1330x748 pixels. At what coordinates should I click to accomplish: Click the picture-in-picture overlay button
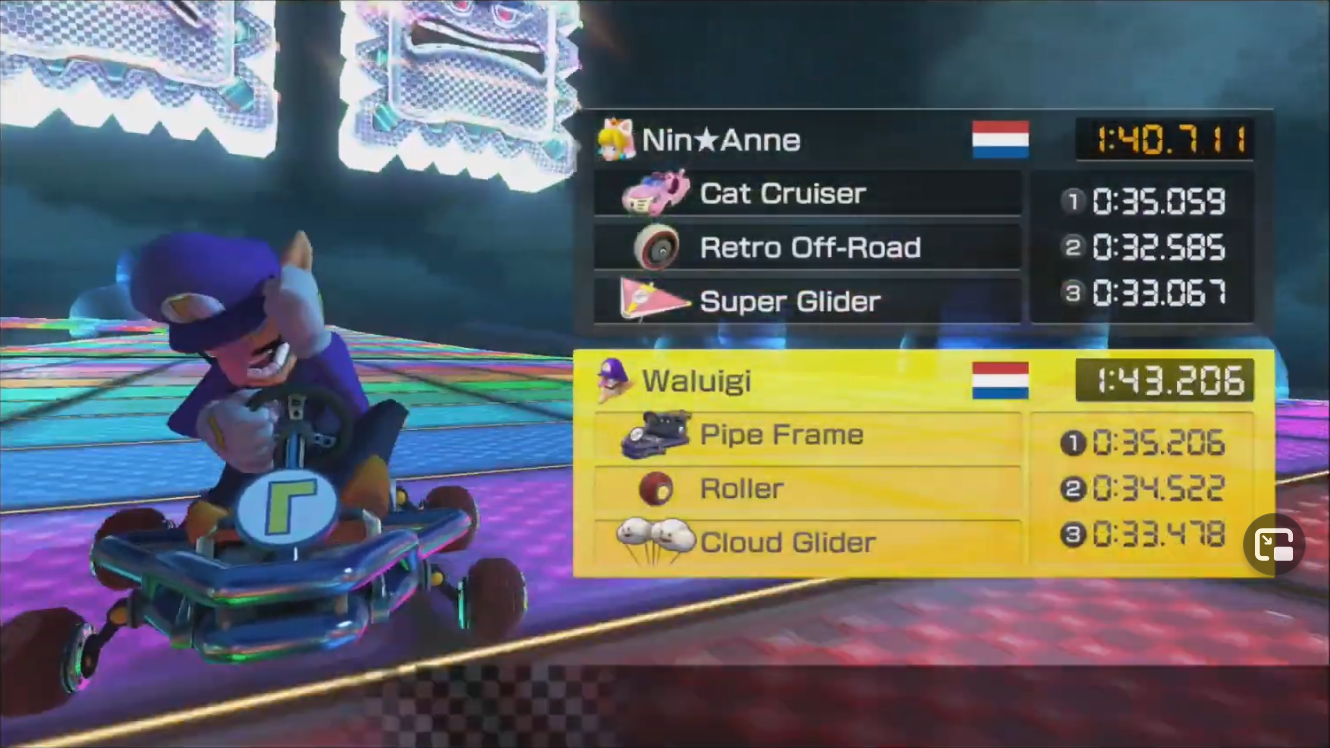(1273, 545)
